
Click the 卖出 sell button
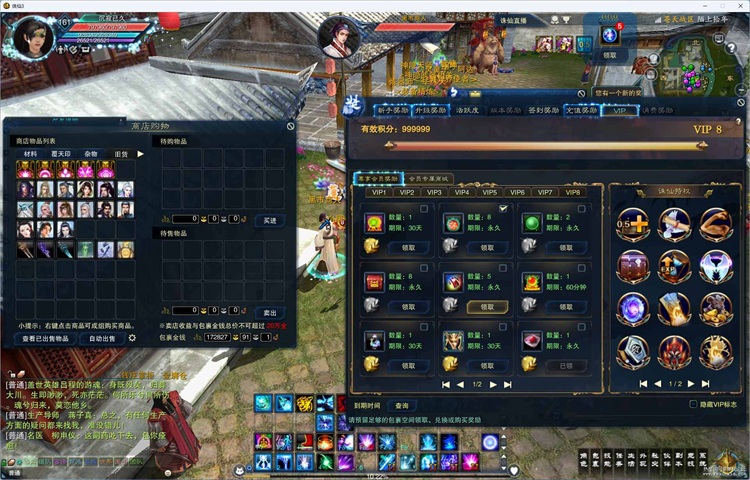tap(269, 311)
